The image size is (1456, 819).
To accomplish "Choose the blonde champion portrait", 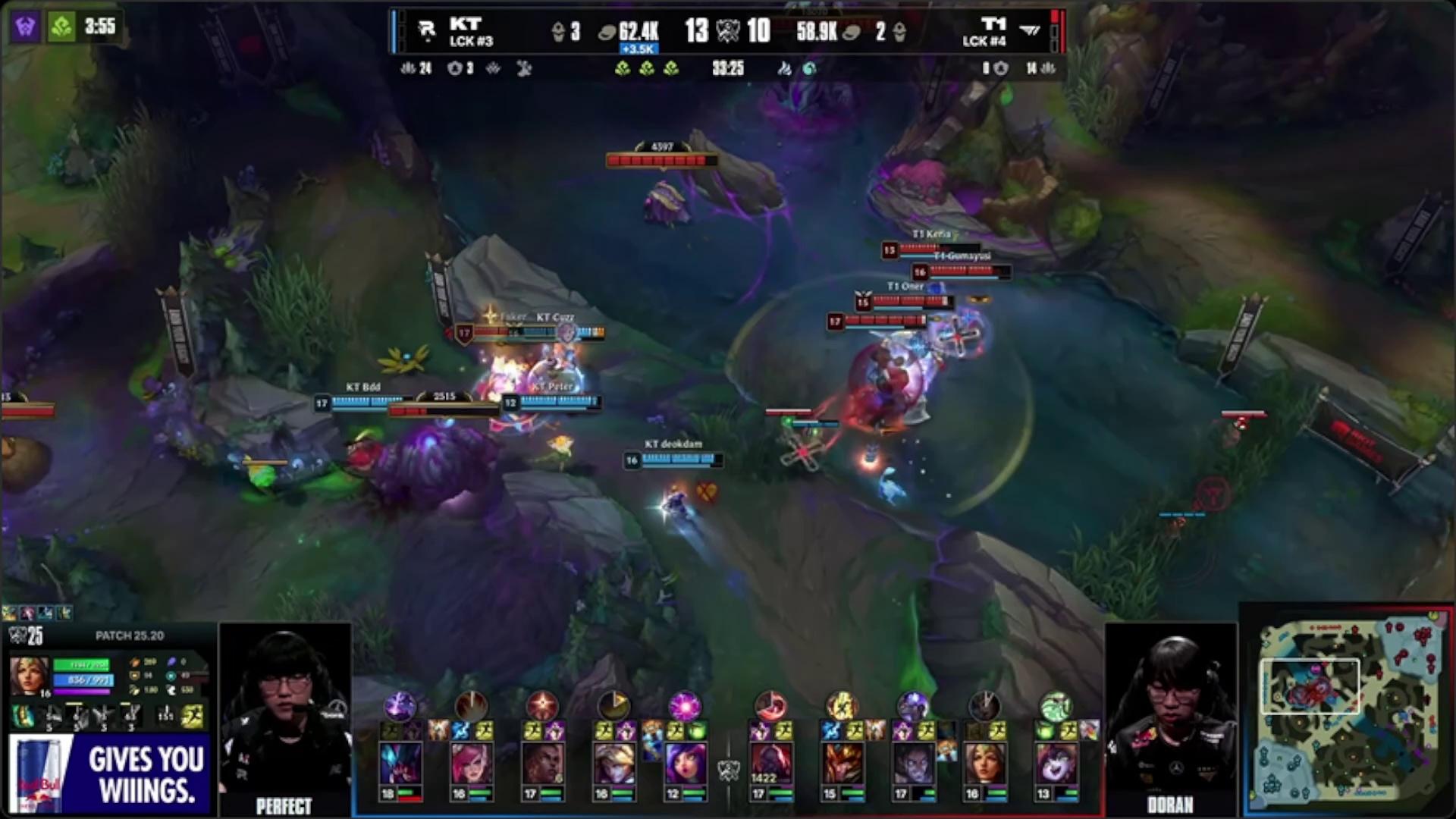I will (x=613, y=764).
